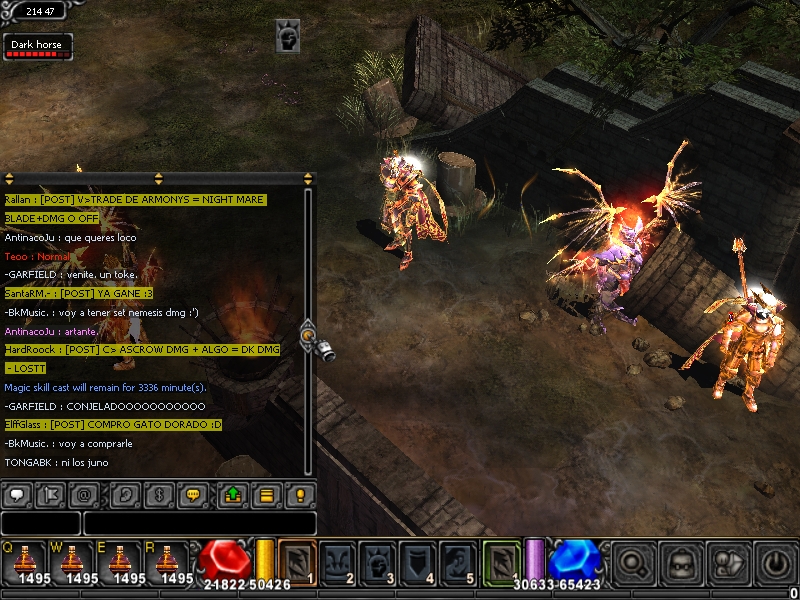Click the power system menu button
Screen dimensions: 800x600
point(773,561)
